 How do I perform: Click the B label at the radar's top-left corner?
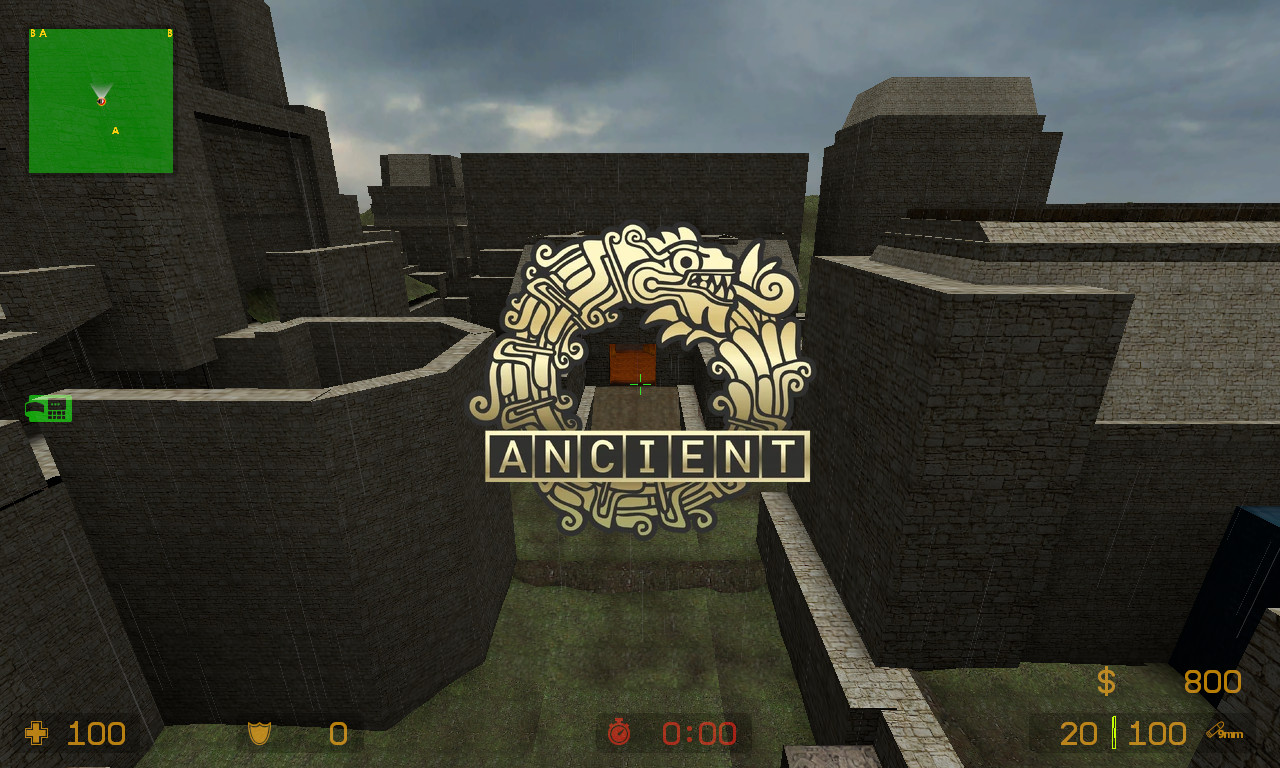[x=32, y=32]
